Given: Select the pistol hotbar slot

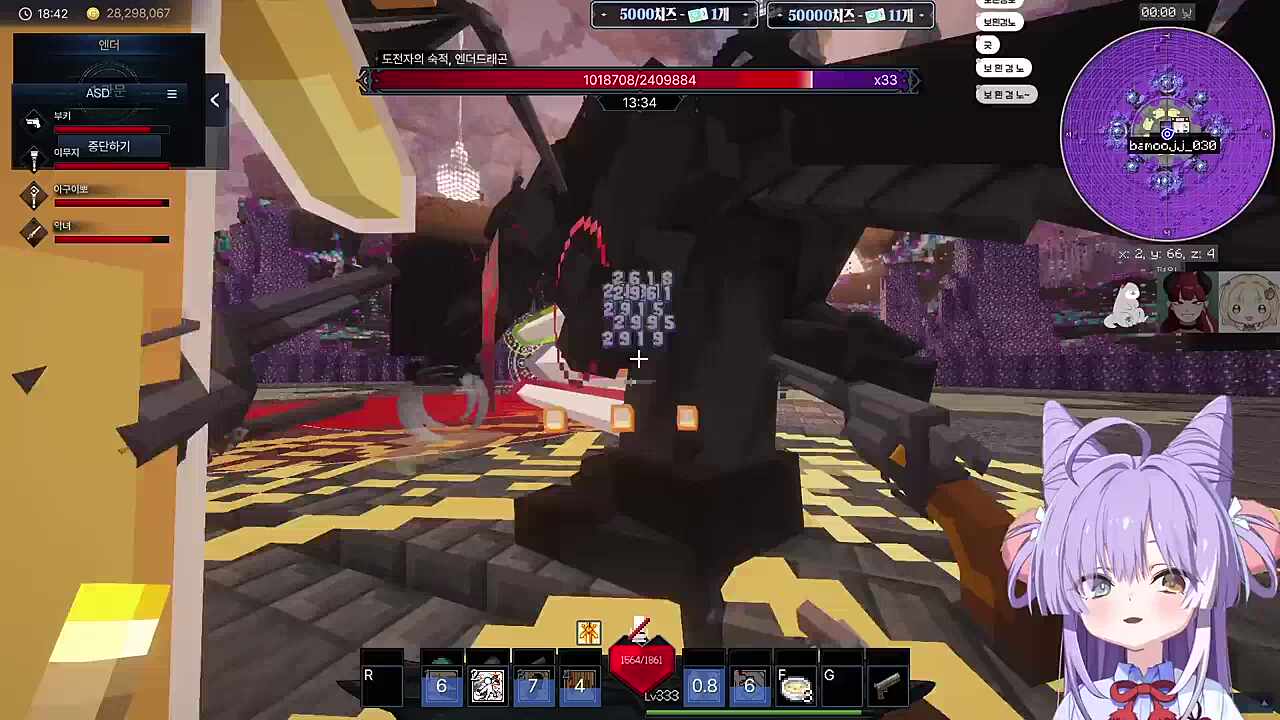Looking at the screenshot, I should tap(887, 685).
